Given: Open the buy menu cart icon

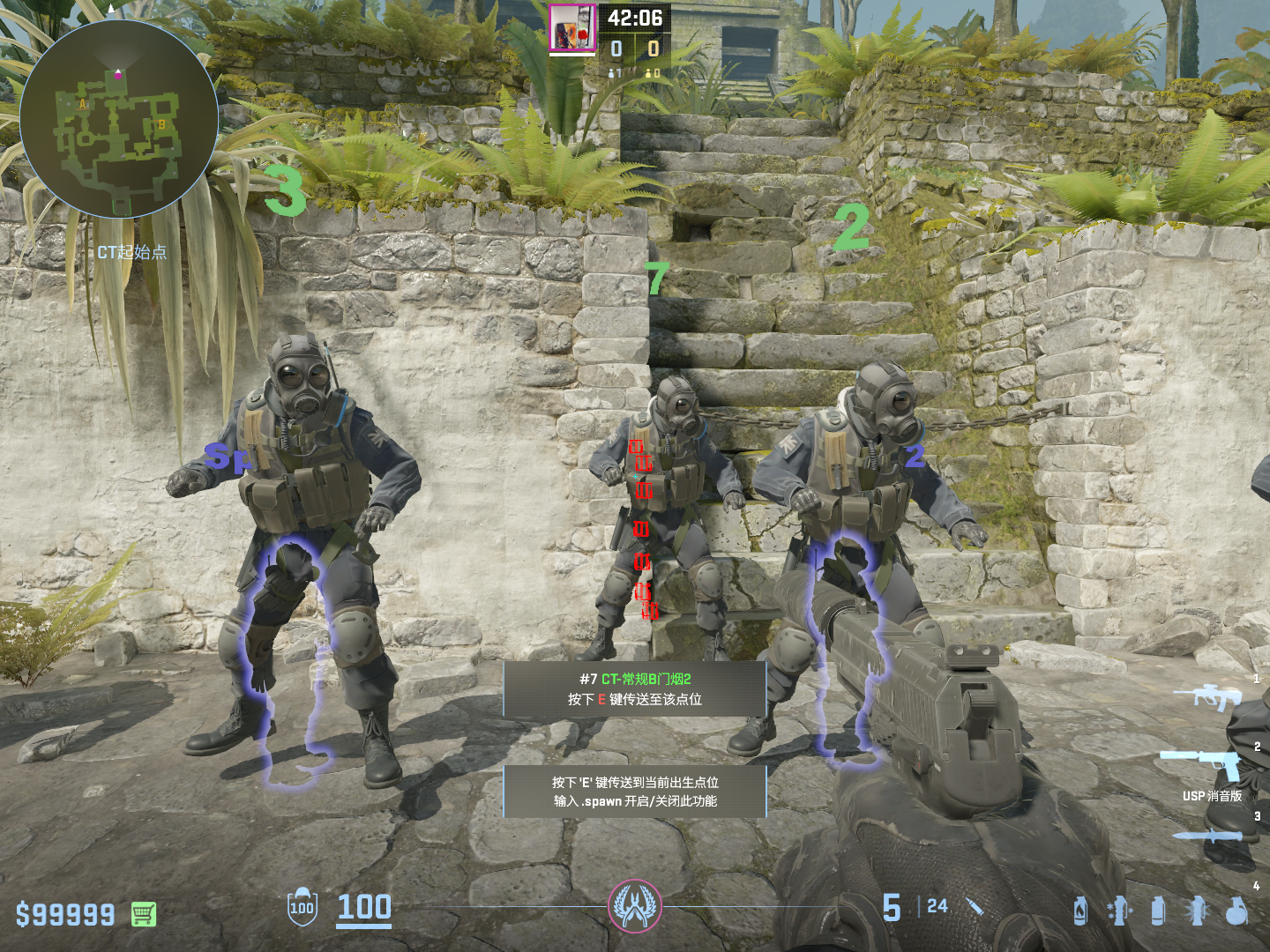Looking at the screenshot, I should click(x=144, y=914).
